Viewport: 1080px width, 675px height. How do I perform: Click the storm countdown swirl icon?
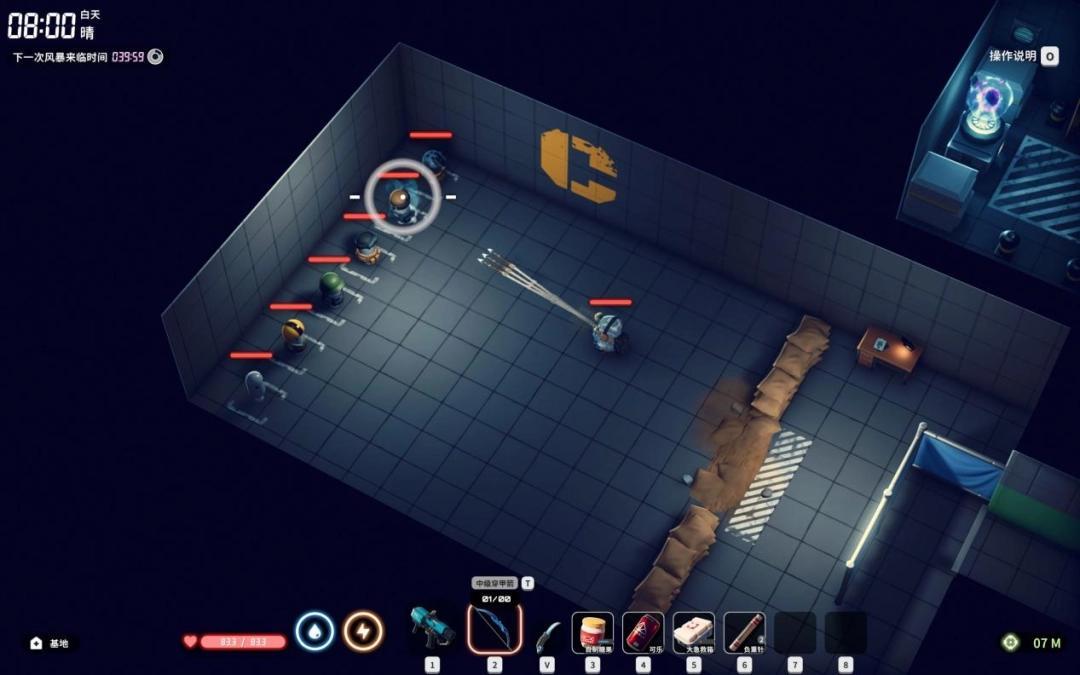(155, 57)
